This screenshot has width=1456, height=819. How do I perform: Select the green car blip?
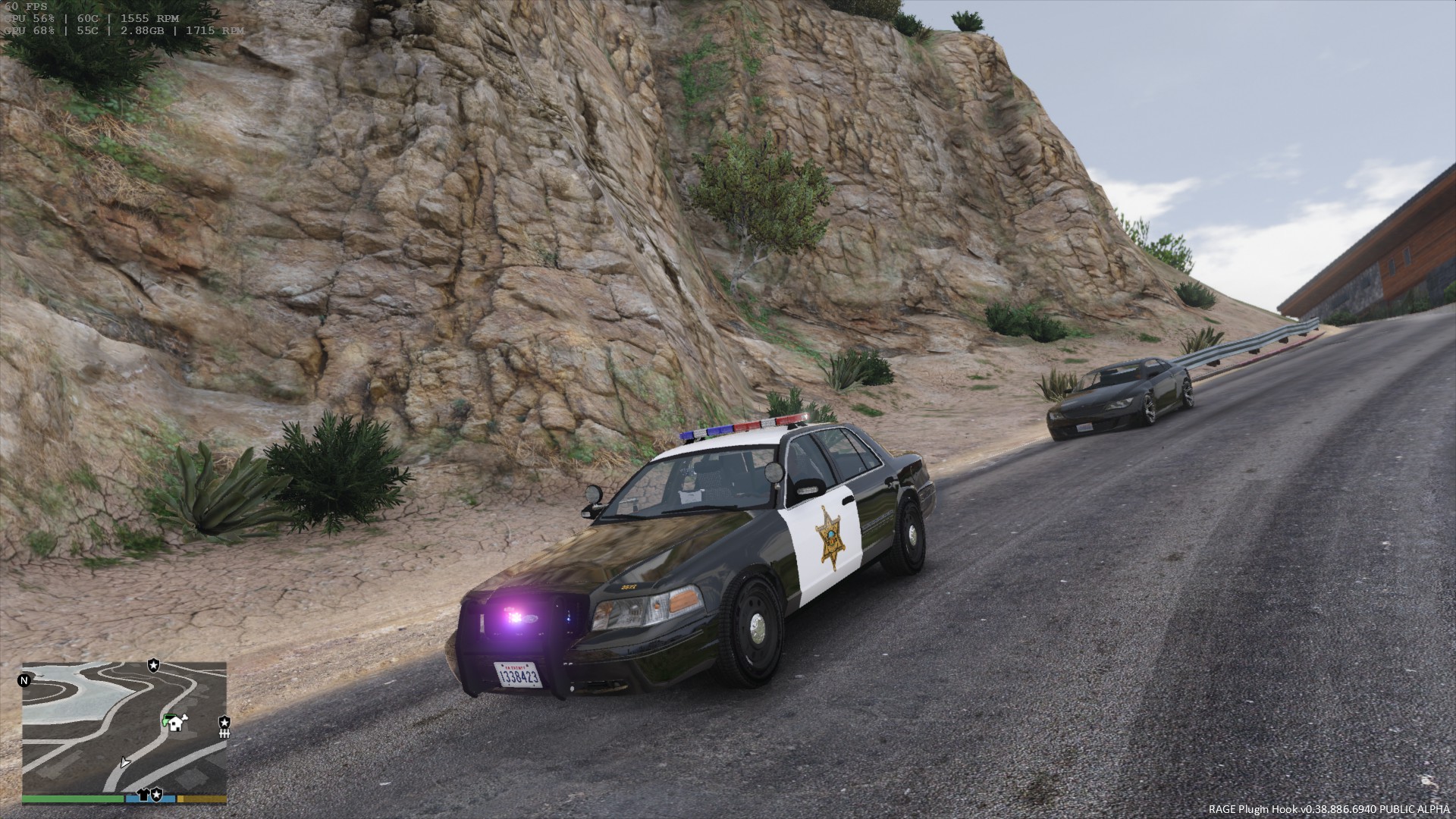pyautogui.click(x=165, y=720)
